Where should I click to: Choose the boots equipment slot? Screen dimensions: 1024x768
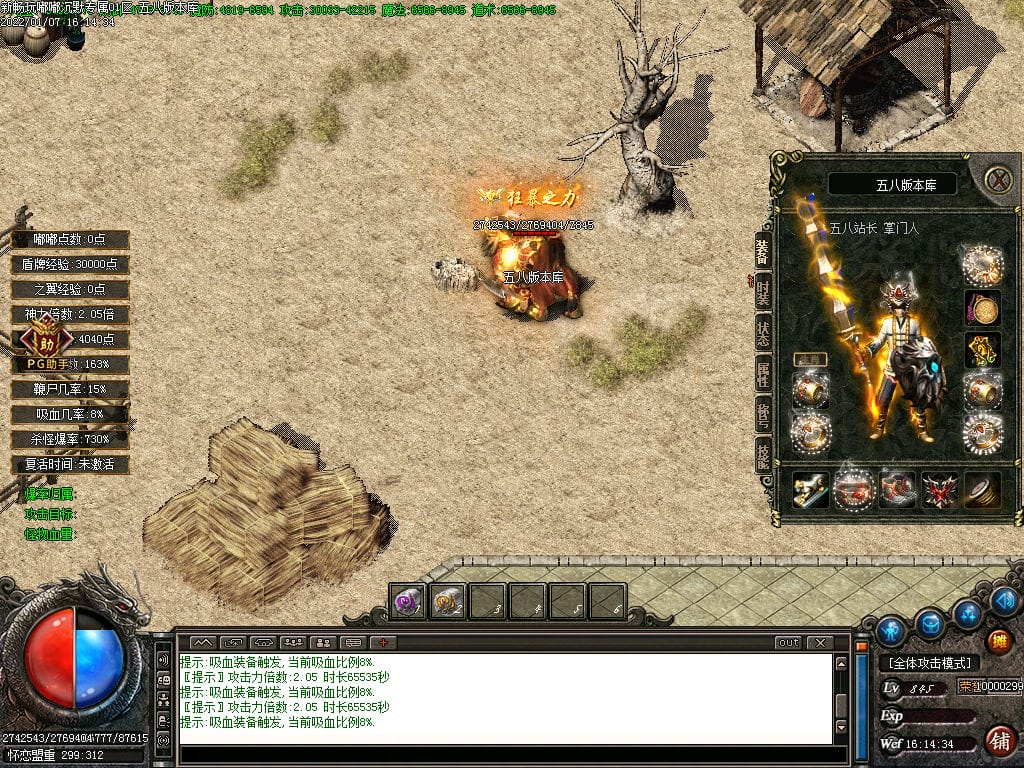pyautogui.click(x=896, y=490)
